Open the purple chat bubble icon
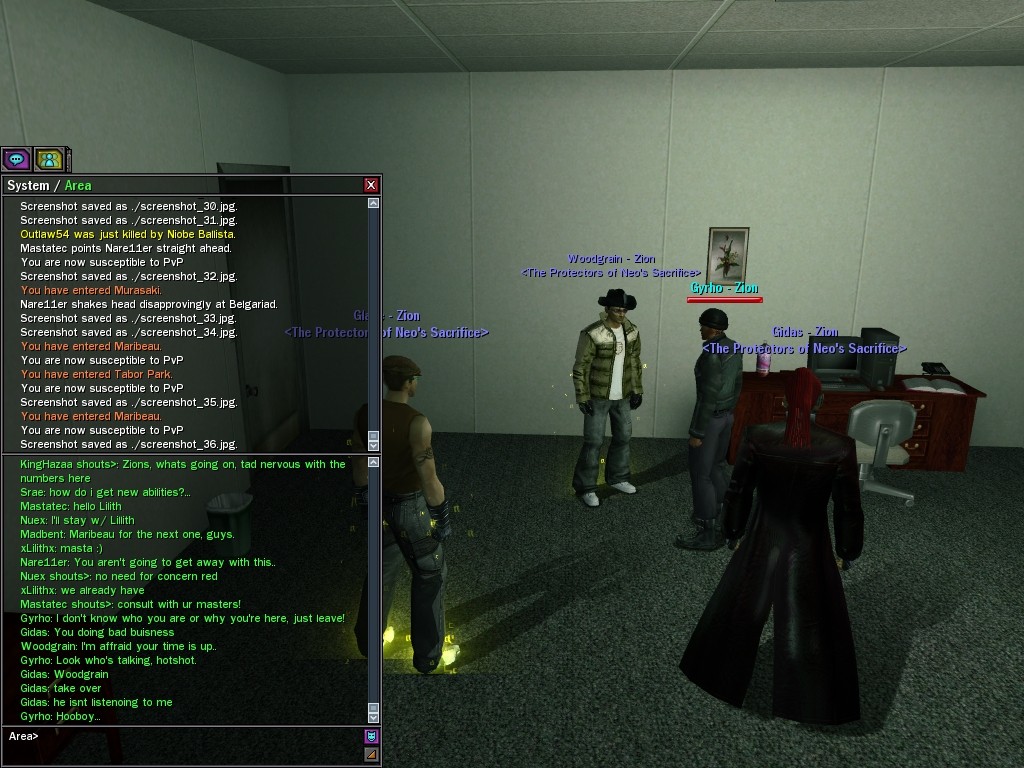 coord(16,159)
